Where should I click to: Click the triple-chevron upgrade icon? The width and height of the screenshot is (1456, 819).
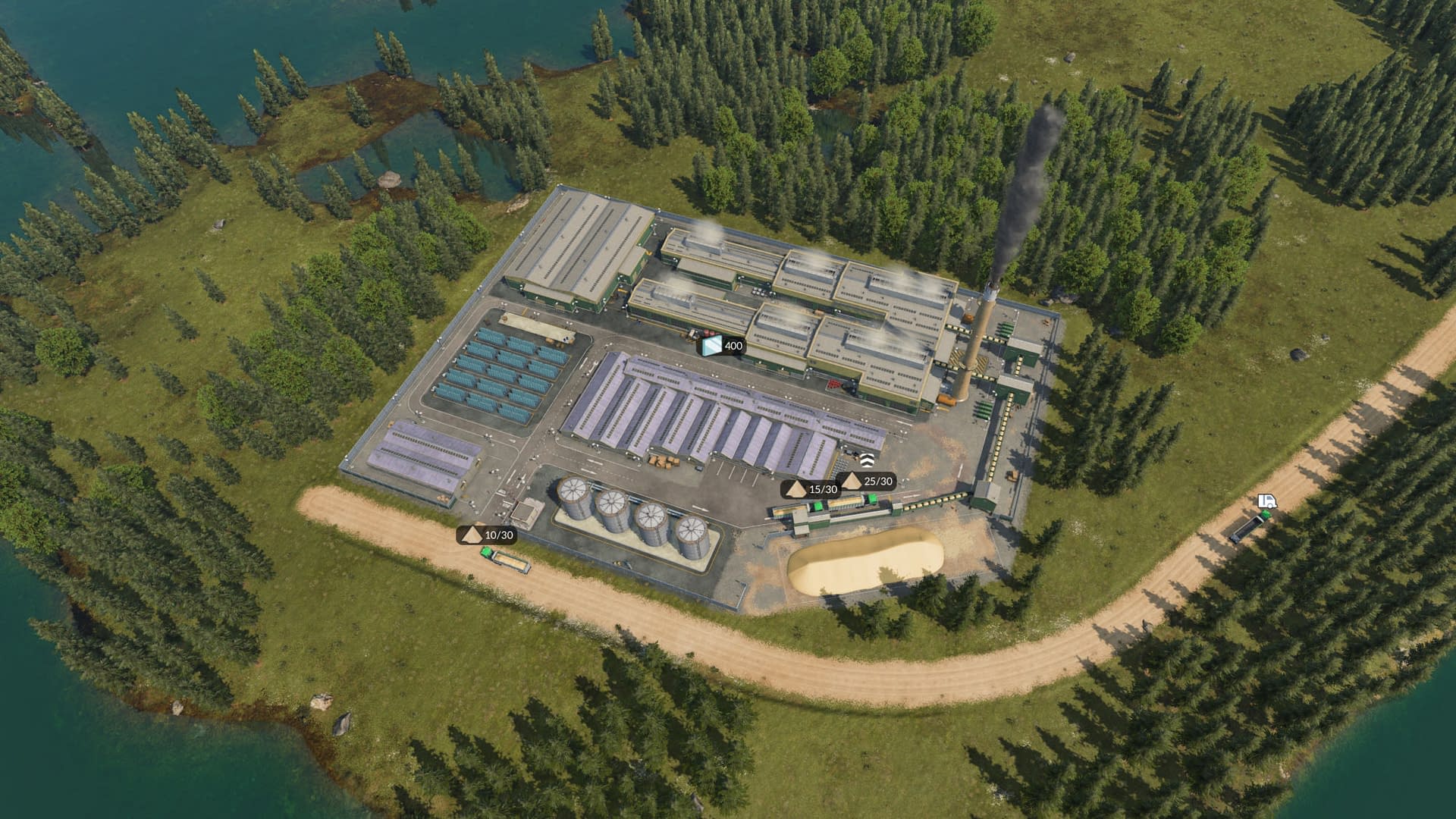(x=867, y=459)
